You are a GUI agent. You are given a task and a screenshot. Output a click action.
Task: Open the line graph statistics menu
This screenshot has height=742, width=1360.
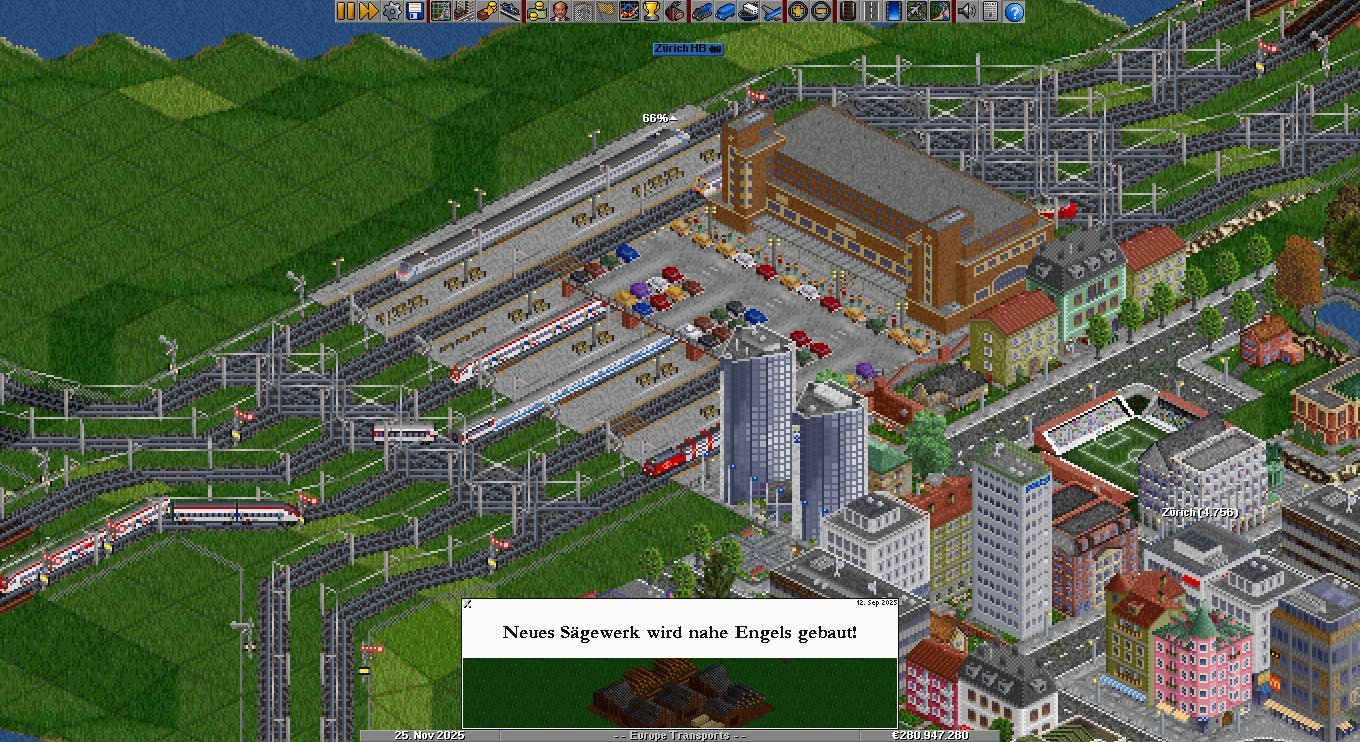pos(629,11)
